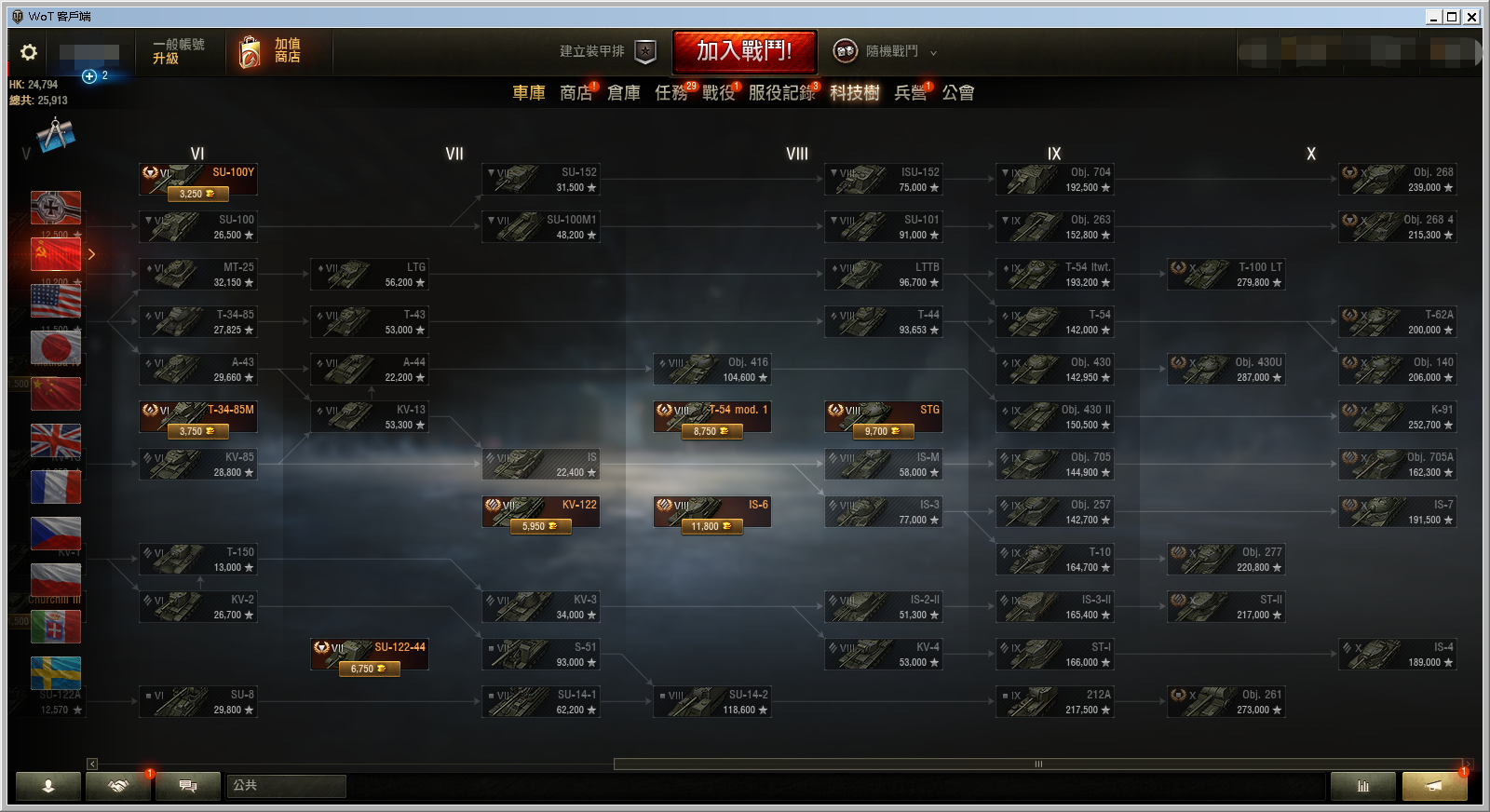Type in the 公共 chat channel box
The height and width of the screenshot is (812, 1490).
point(286,786)
